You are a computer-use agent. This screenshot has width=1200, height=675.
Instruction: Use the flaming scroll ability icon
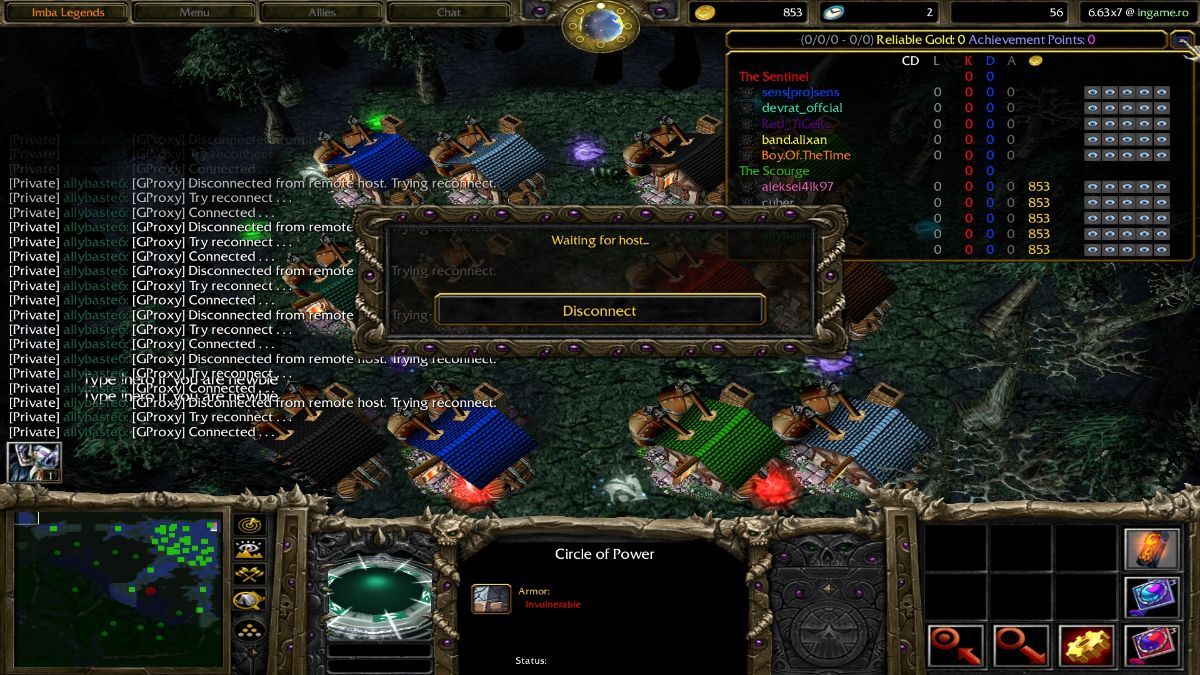click(1151, 549)
